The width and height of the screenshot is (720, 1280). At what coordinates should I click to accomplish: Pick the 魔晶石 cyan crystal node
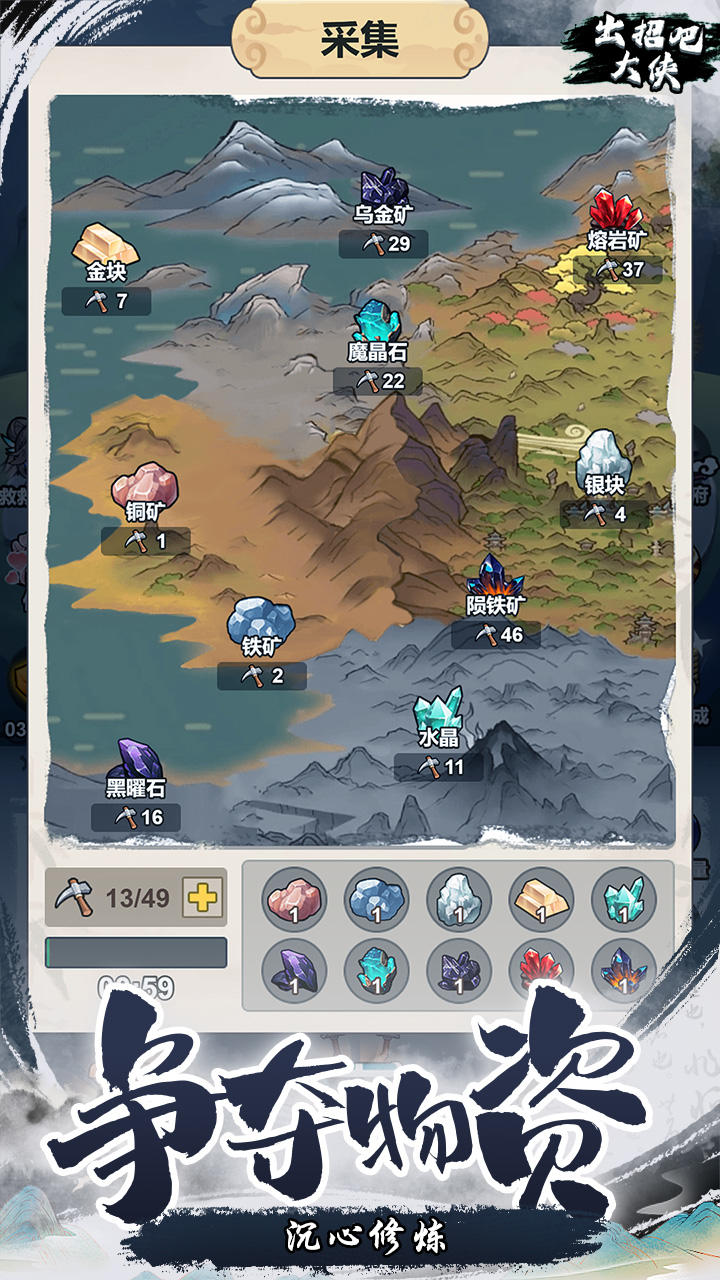click(379, 325)
